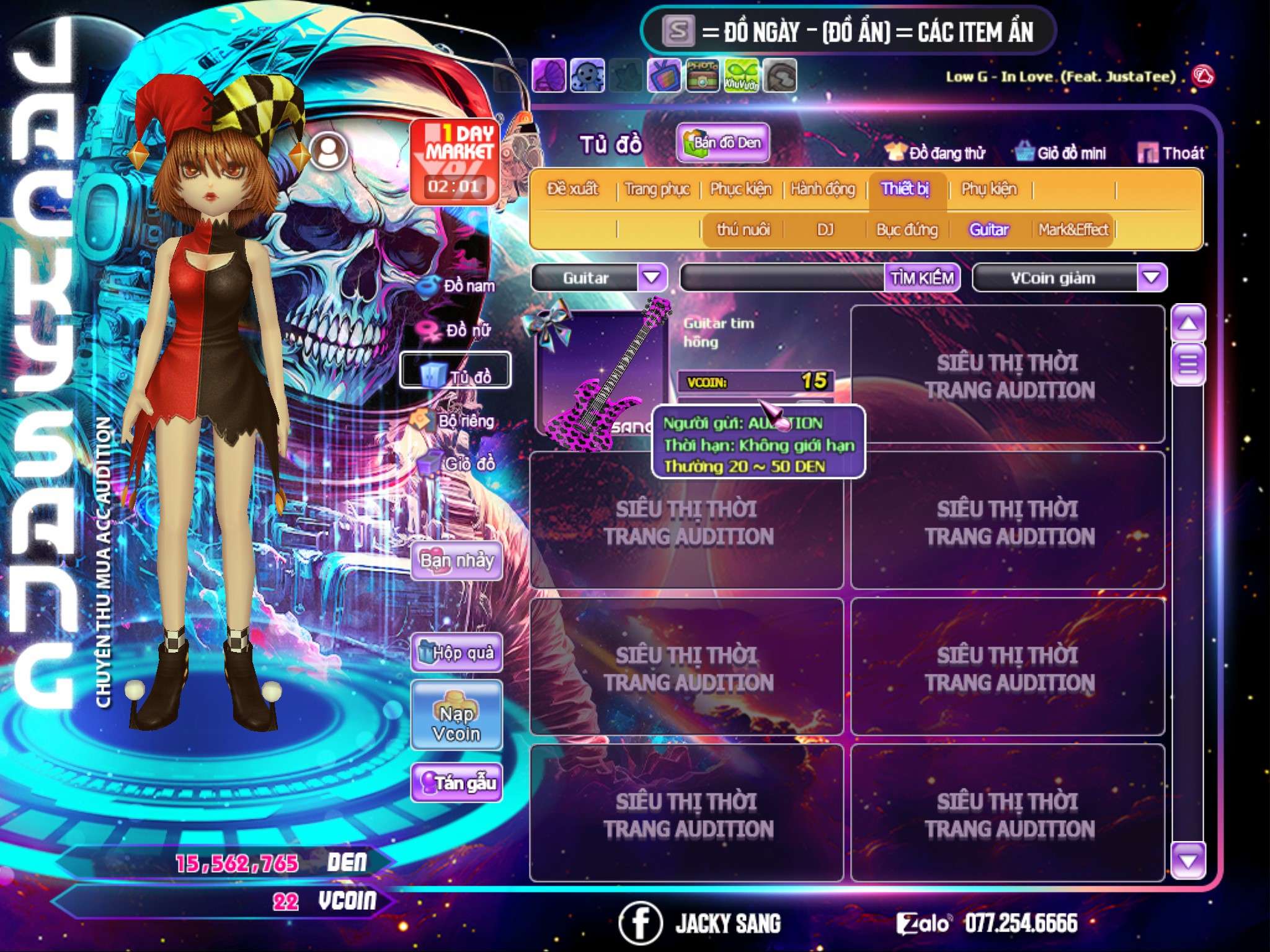Show Đồ đang thử items
The width and height of the screenshot is (1270, 952).
tap(936, 153)
